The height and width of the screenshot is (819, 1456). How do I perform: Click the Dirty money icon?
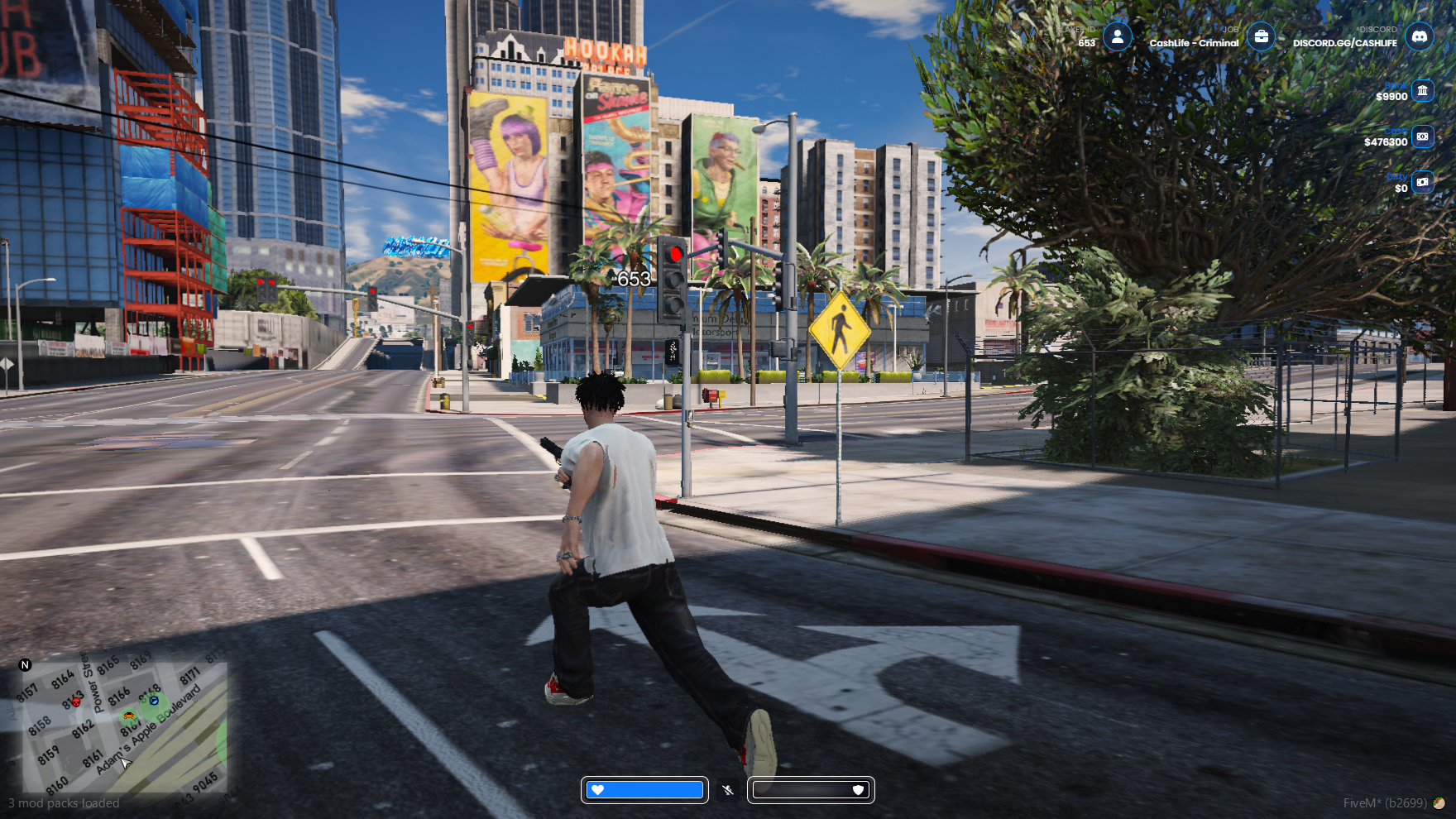point(1422,182)
